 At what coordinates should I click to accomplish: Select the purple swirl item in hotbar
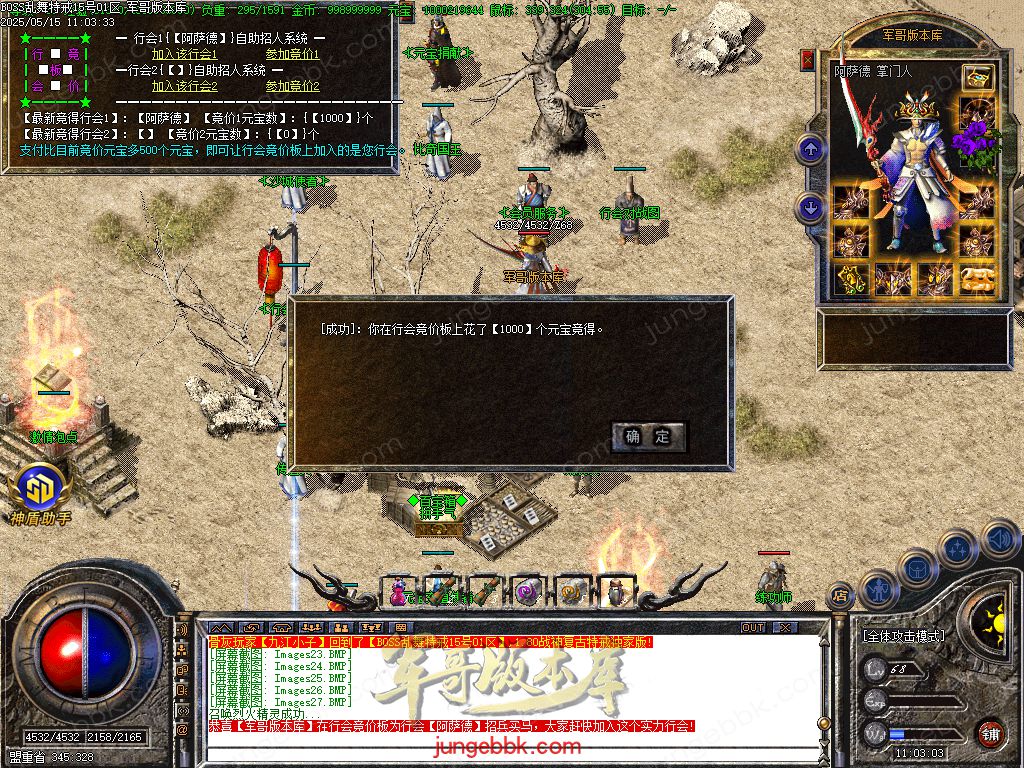click(x=526, y=591)
